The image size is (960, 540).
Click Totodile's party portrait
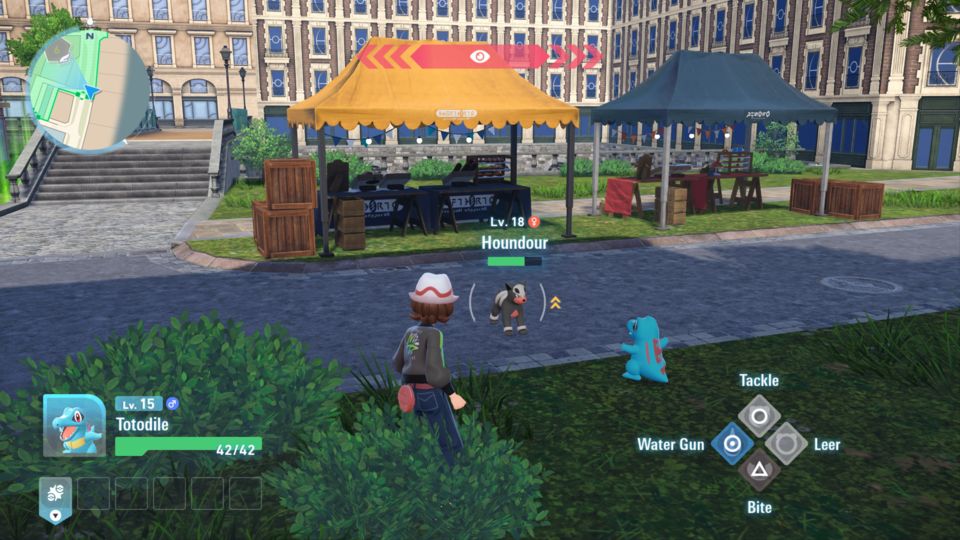(x=74, y=425)
